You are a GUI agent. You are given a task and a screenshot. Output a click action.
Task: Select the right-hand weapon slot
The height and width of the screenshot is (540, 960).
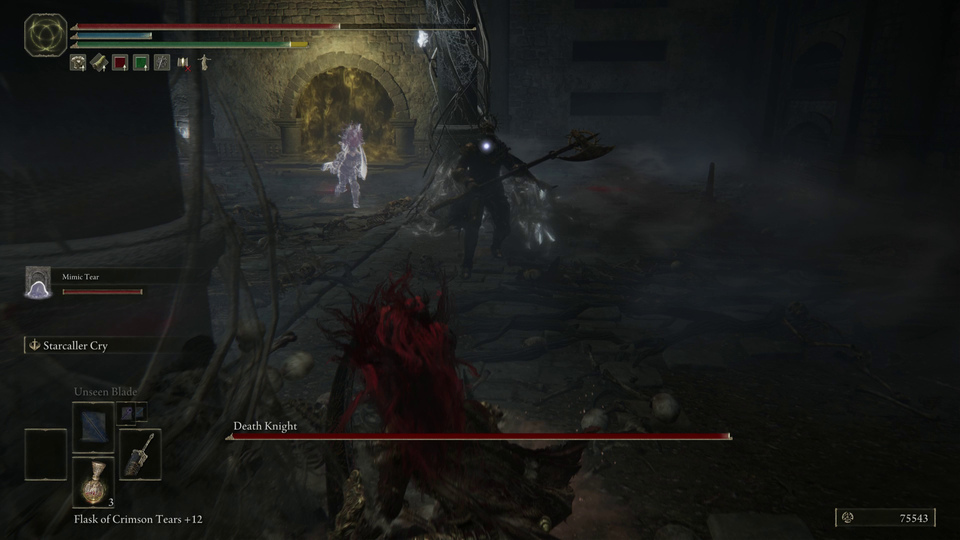click(140, 453)
